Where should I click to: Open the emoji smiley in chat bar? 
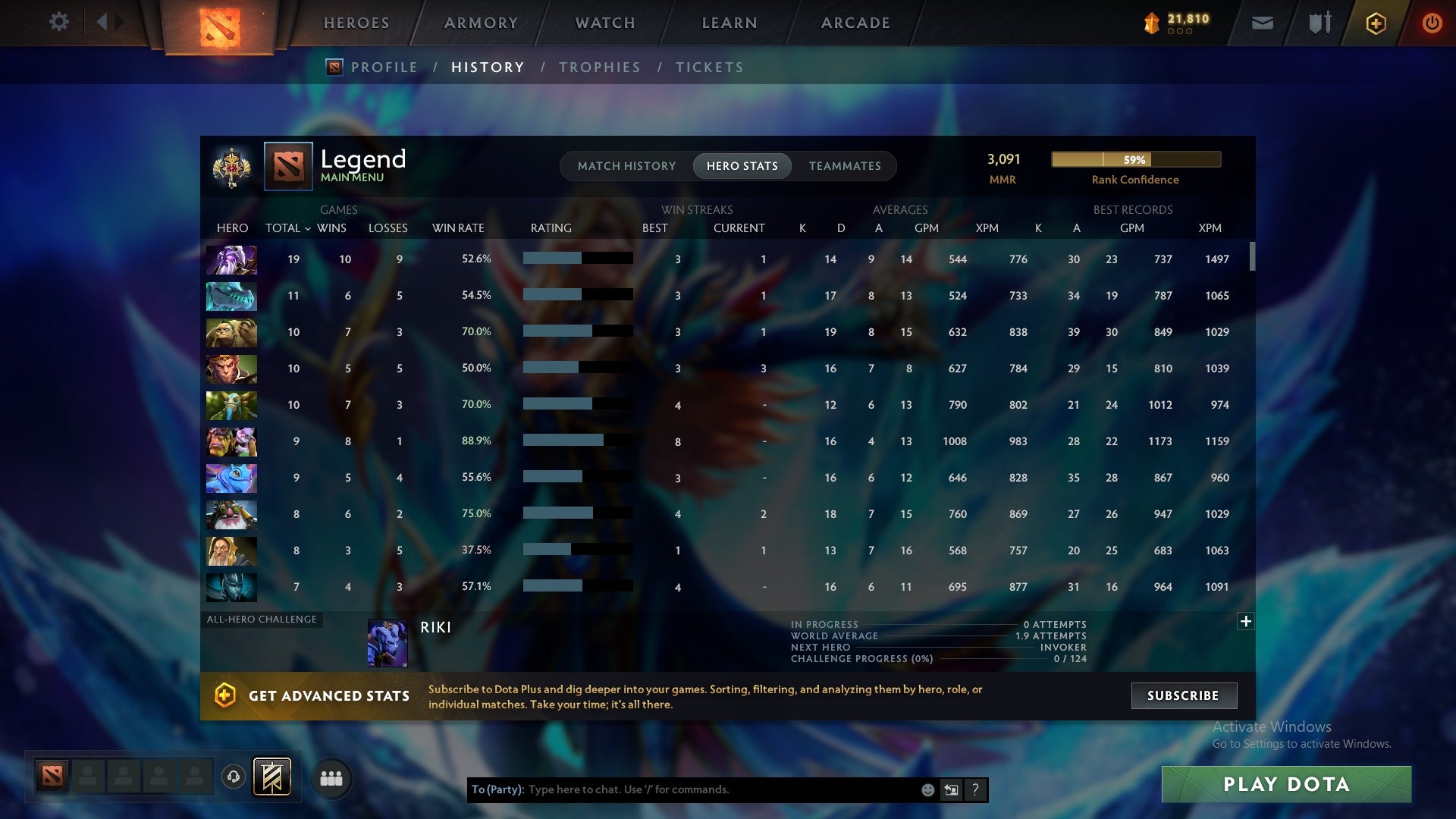click(x=927, y=789)
